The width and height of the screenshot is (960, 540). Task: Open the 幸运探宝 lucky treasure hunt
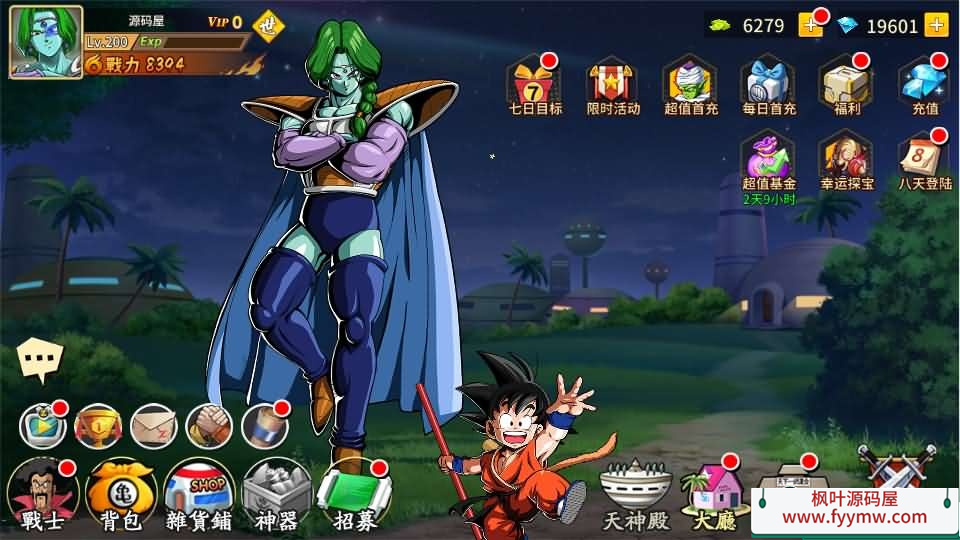[x=846, y=159]
